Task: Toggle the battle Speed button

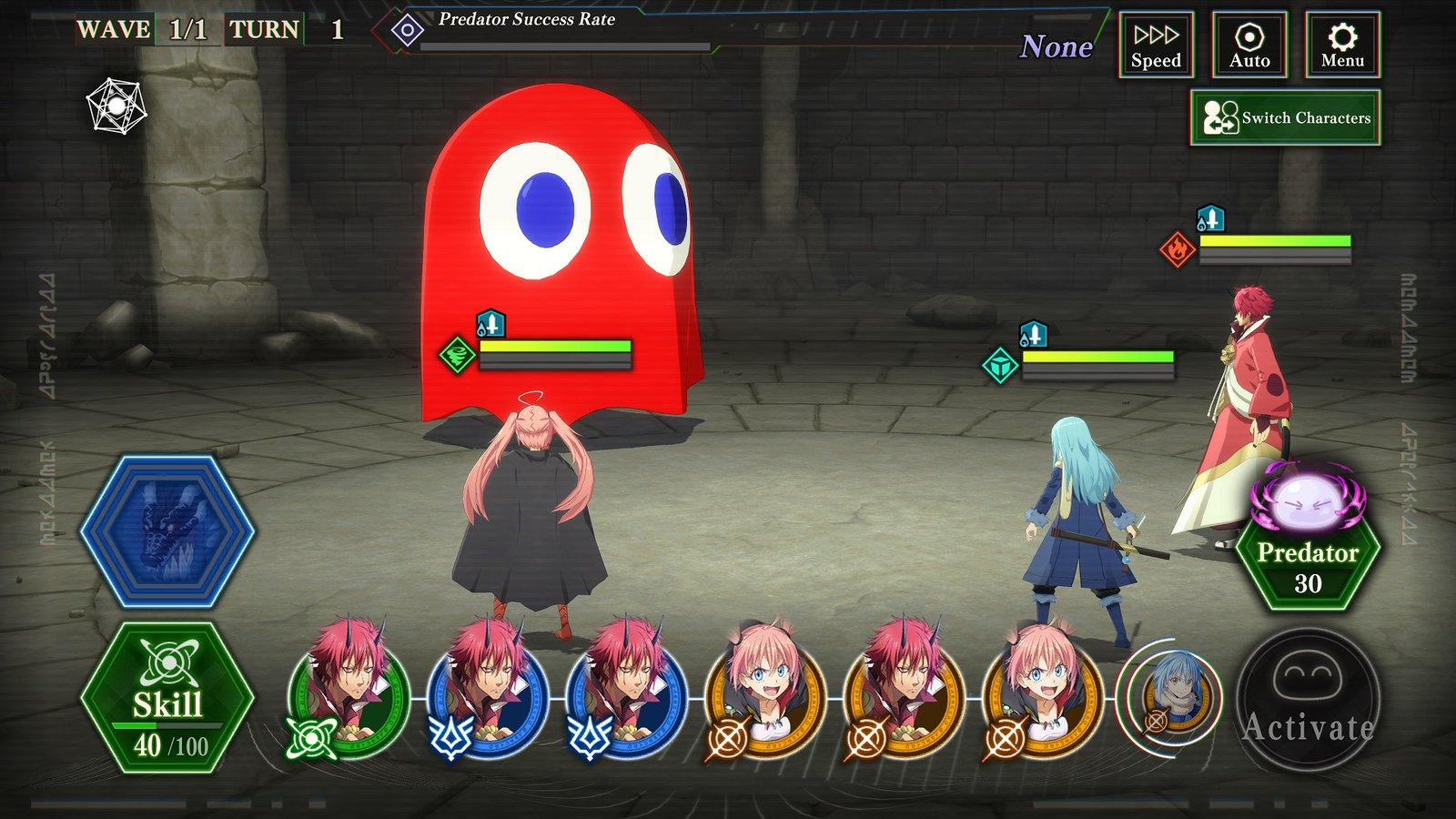Action: tap(1156, 45)
